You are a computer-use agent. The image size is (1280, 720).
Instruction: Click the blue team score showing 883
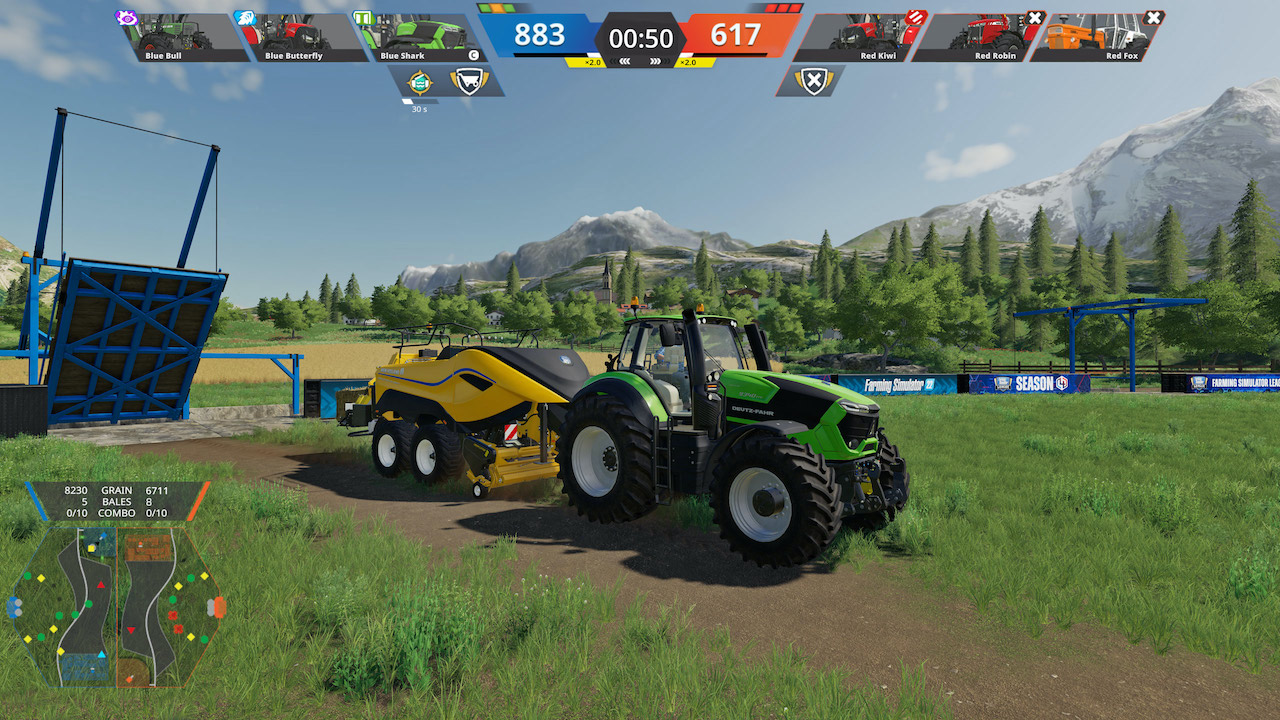[543, 35]
